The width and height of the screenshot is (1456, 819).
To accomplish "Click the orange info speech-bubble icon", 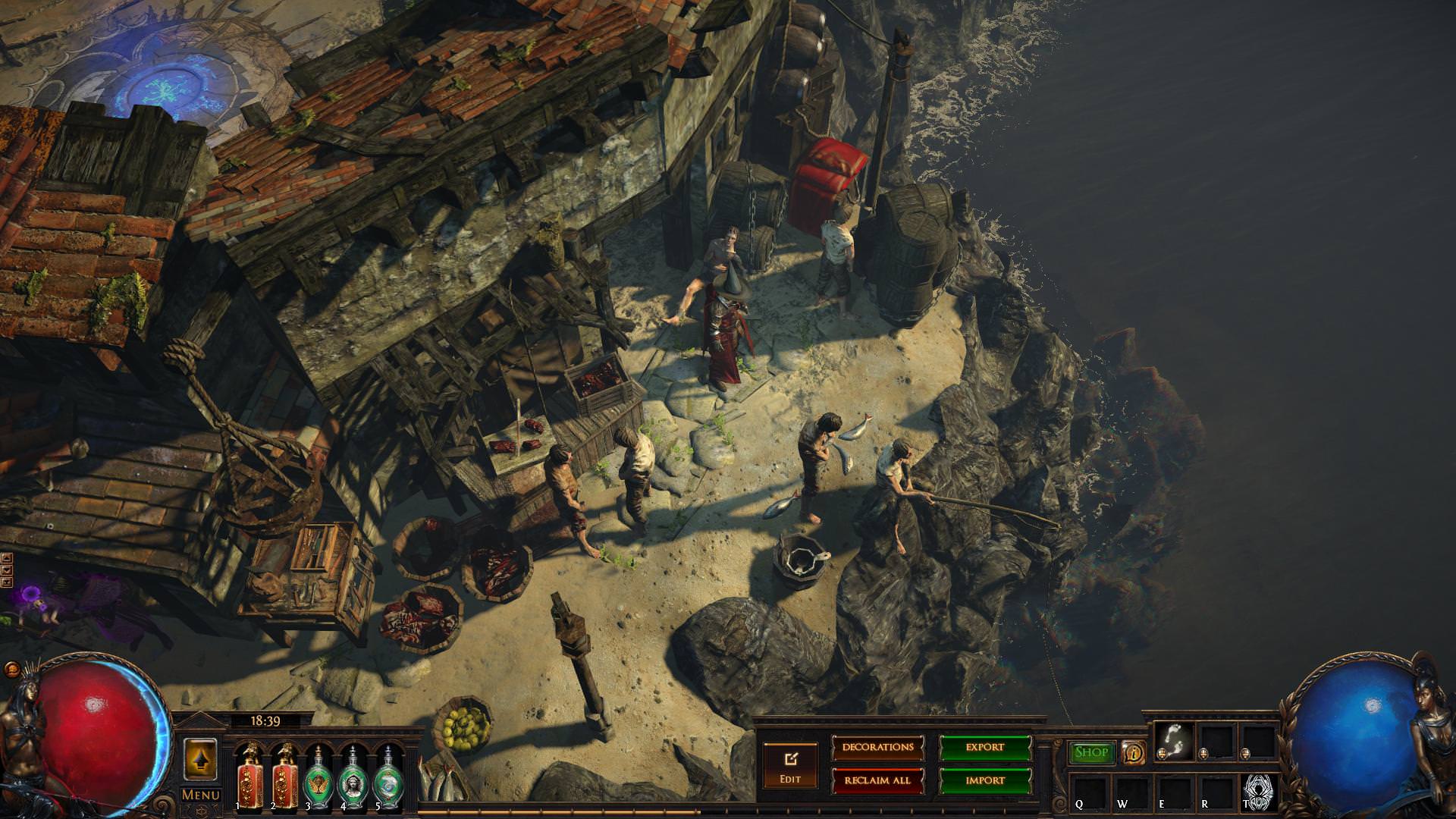I will click(1133, 753).
